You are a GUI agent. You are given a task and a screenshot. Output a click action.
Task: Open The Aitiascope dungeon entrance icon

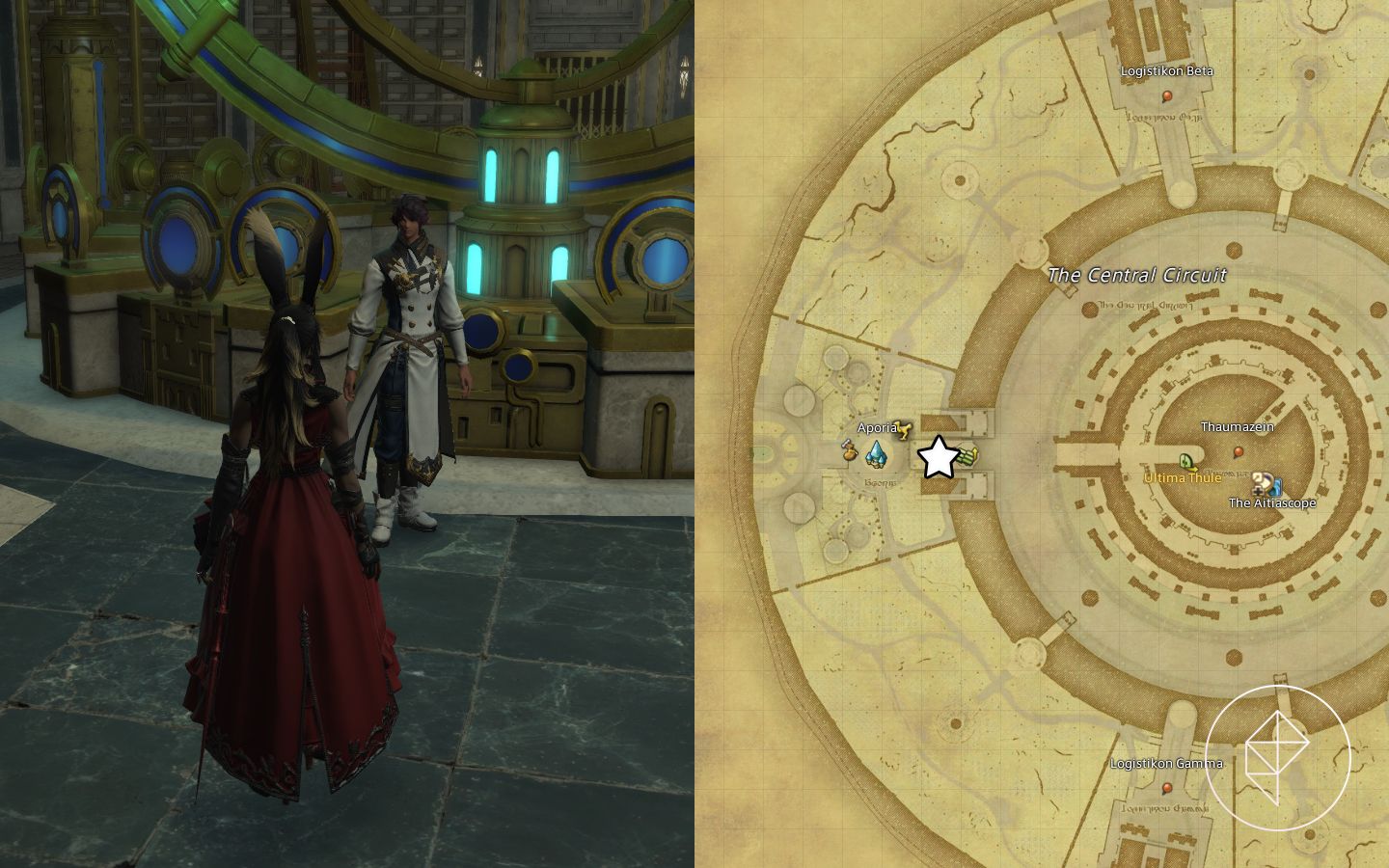[x=1261, y=485]
